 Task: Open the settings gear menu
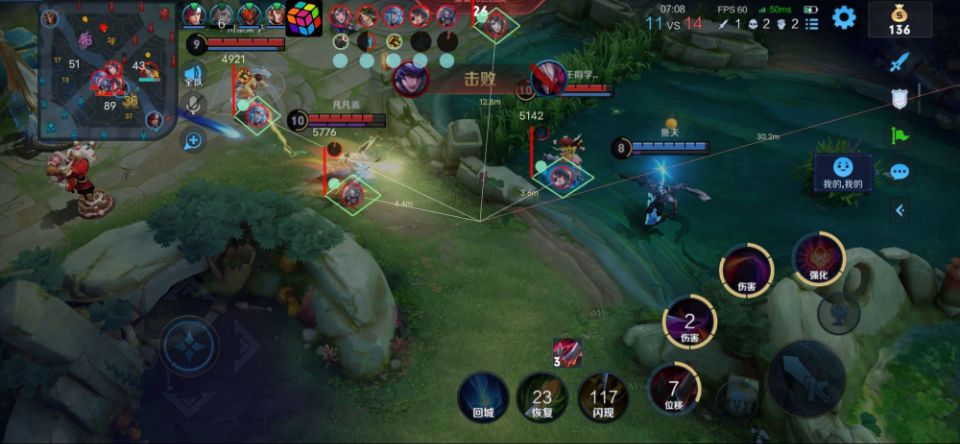845,17
